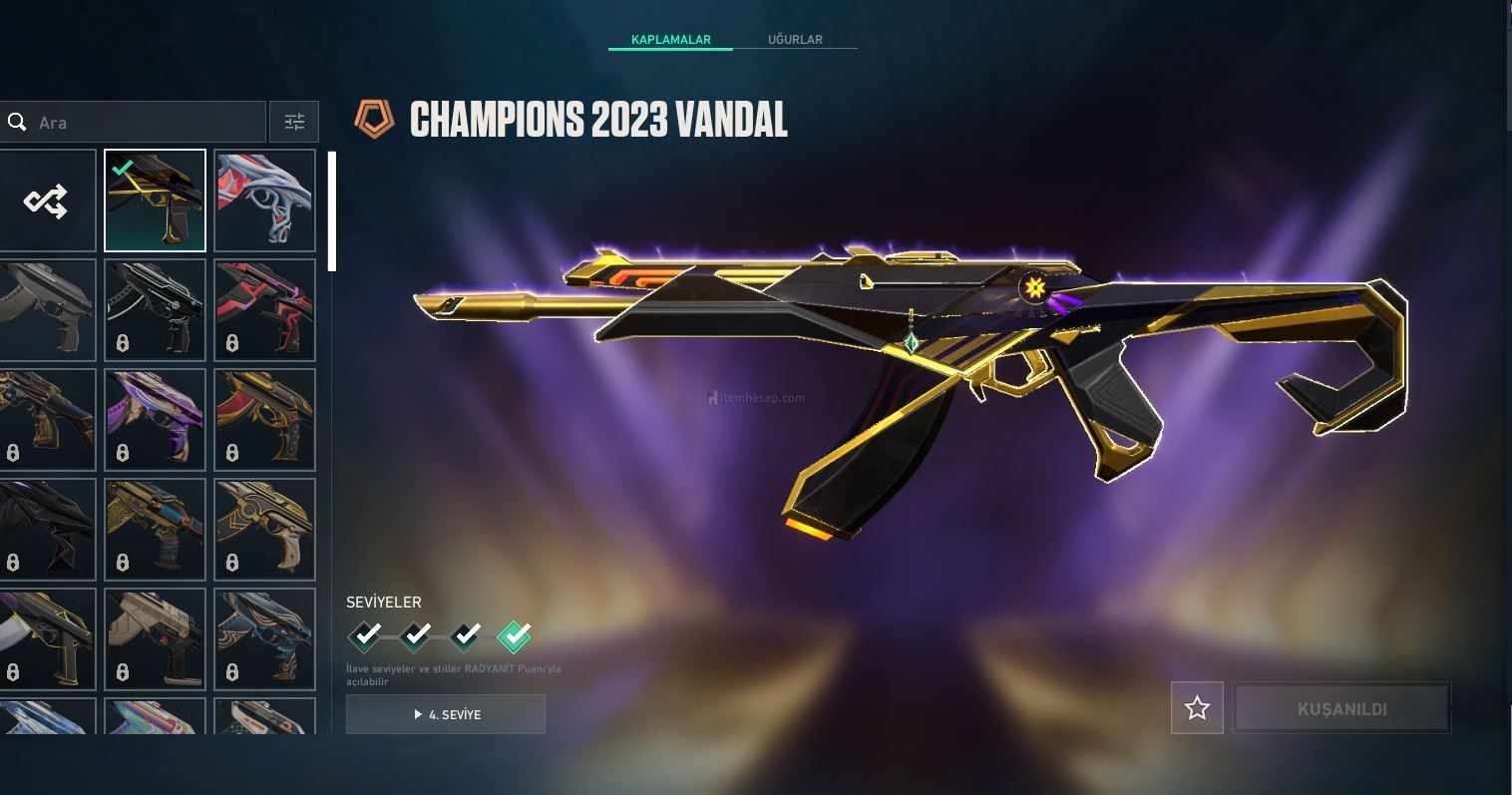Click the Ara search field
Screen dimensions: 1512x795
click(x=140, y=123)
